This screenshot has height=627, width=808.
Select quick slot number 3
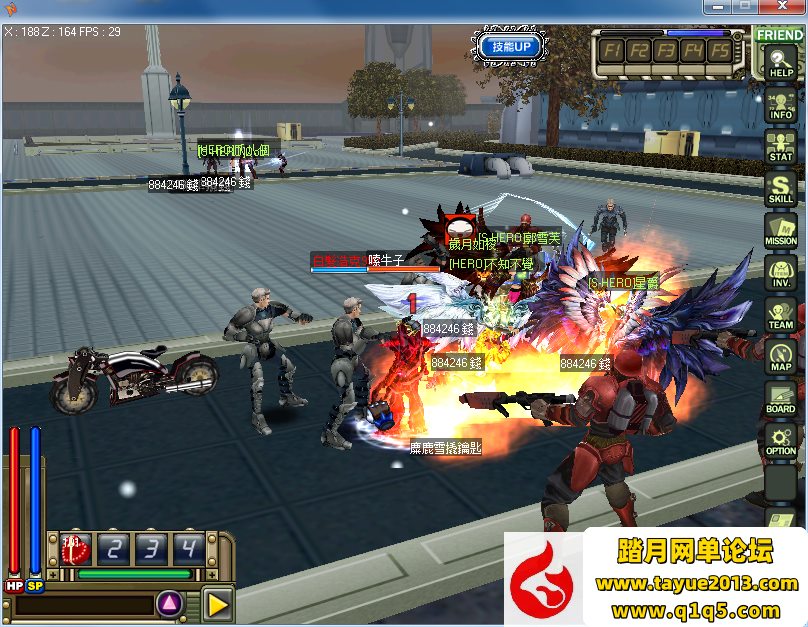(150, 548)
